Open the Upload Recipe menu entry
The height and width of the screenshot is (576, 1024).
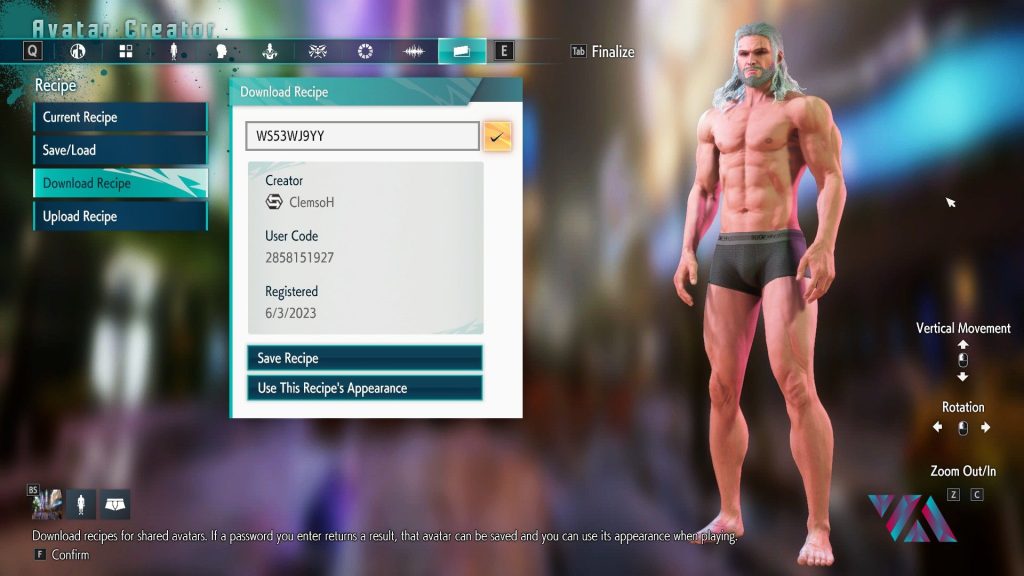click(120, 216)
